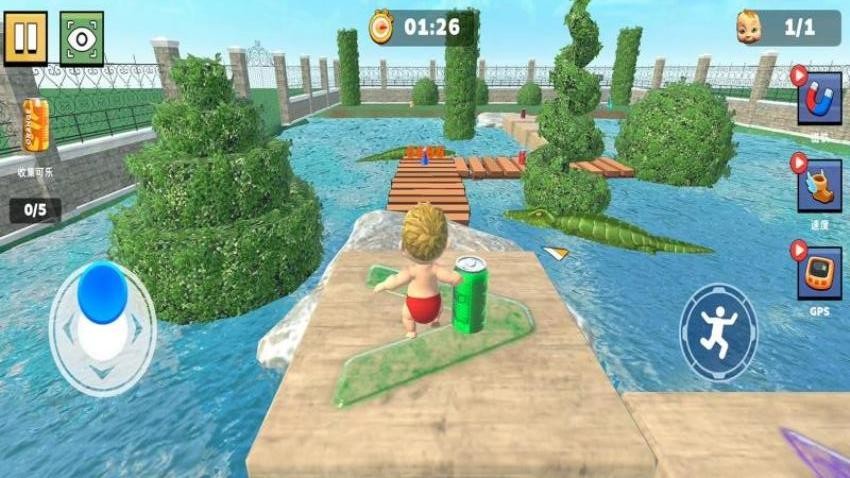Toggle the green eye camera view button
This screenshot has height=478, width=850.
[x=81, y=38]
